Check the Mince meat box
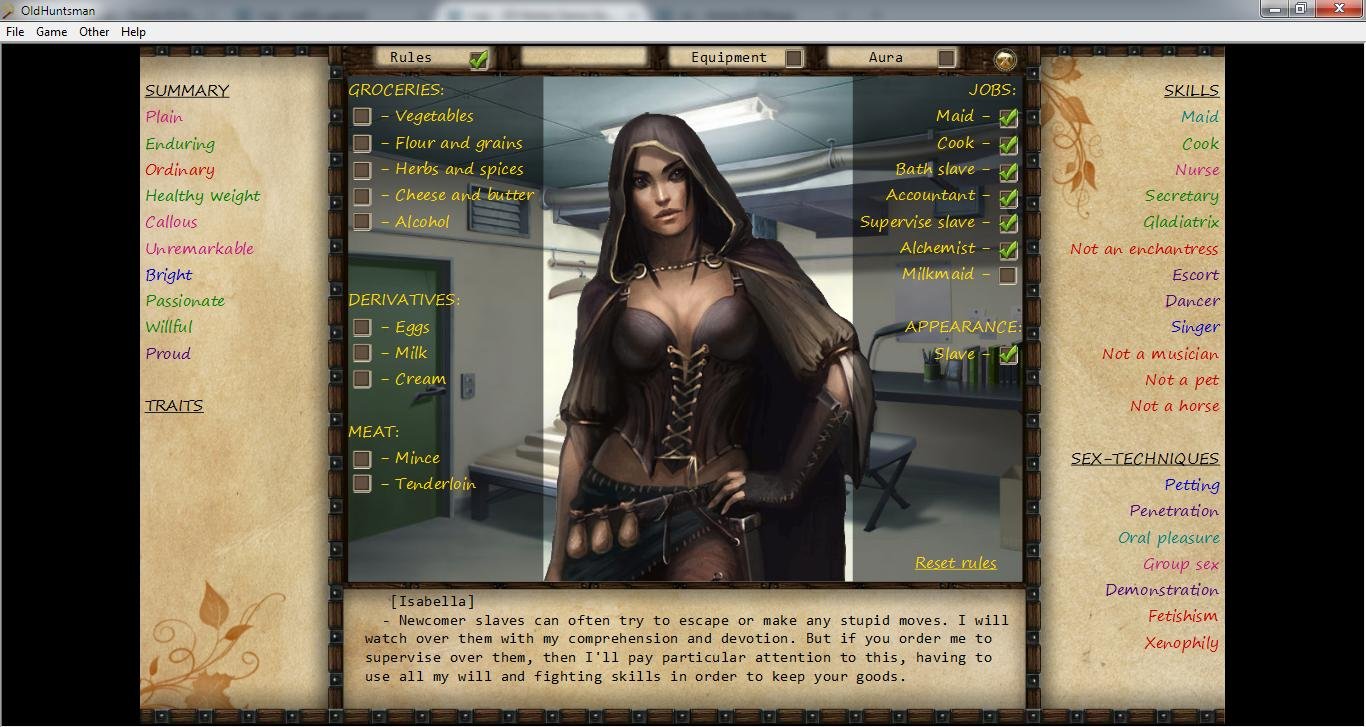 (x=362, y=459)
